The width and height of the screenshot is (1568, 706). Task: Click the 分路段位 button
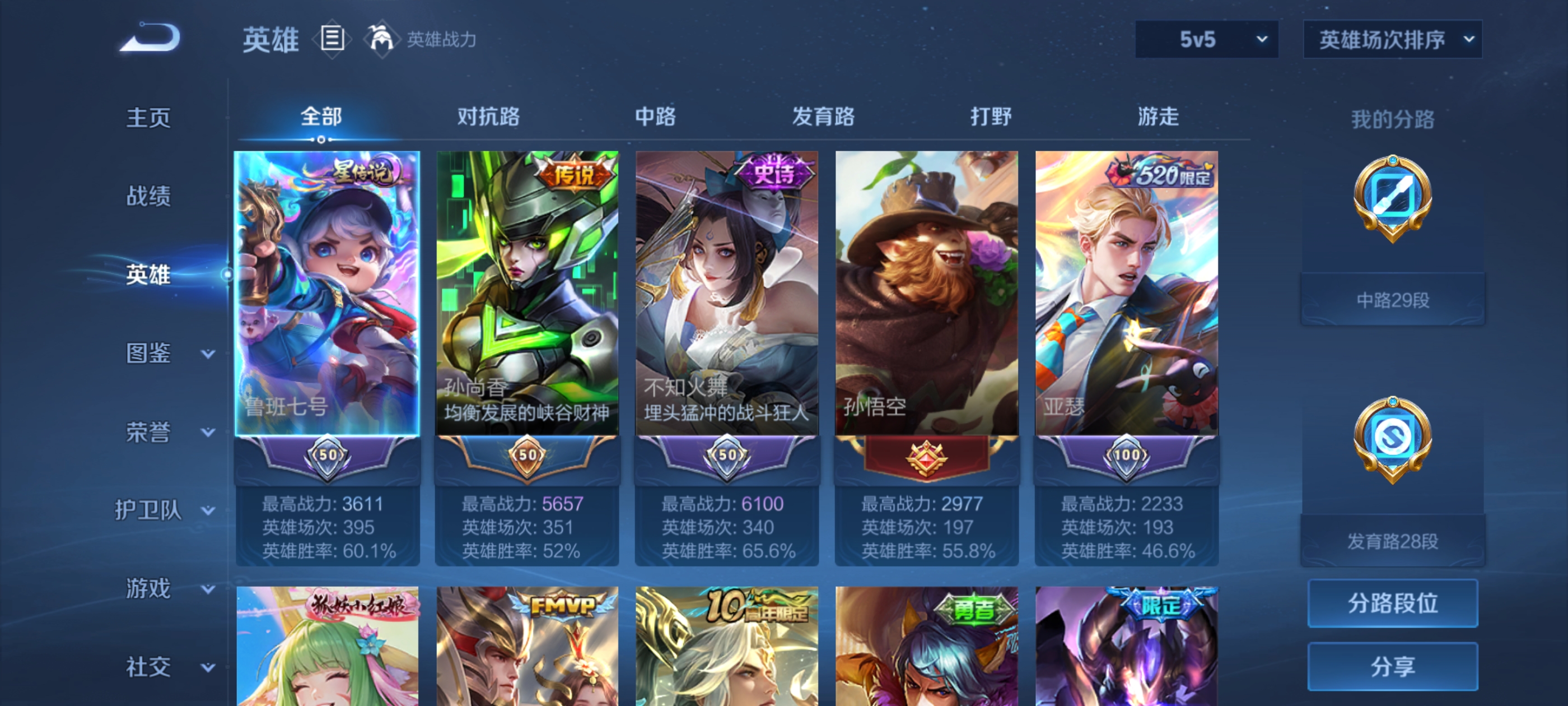pos(1393,603)
